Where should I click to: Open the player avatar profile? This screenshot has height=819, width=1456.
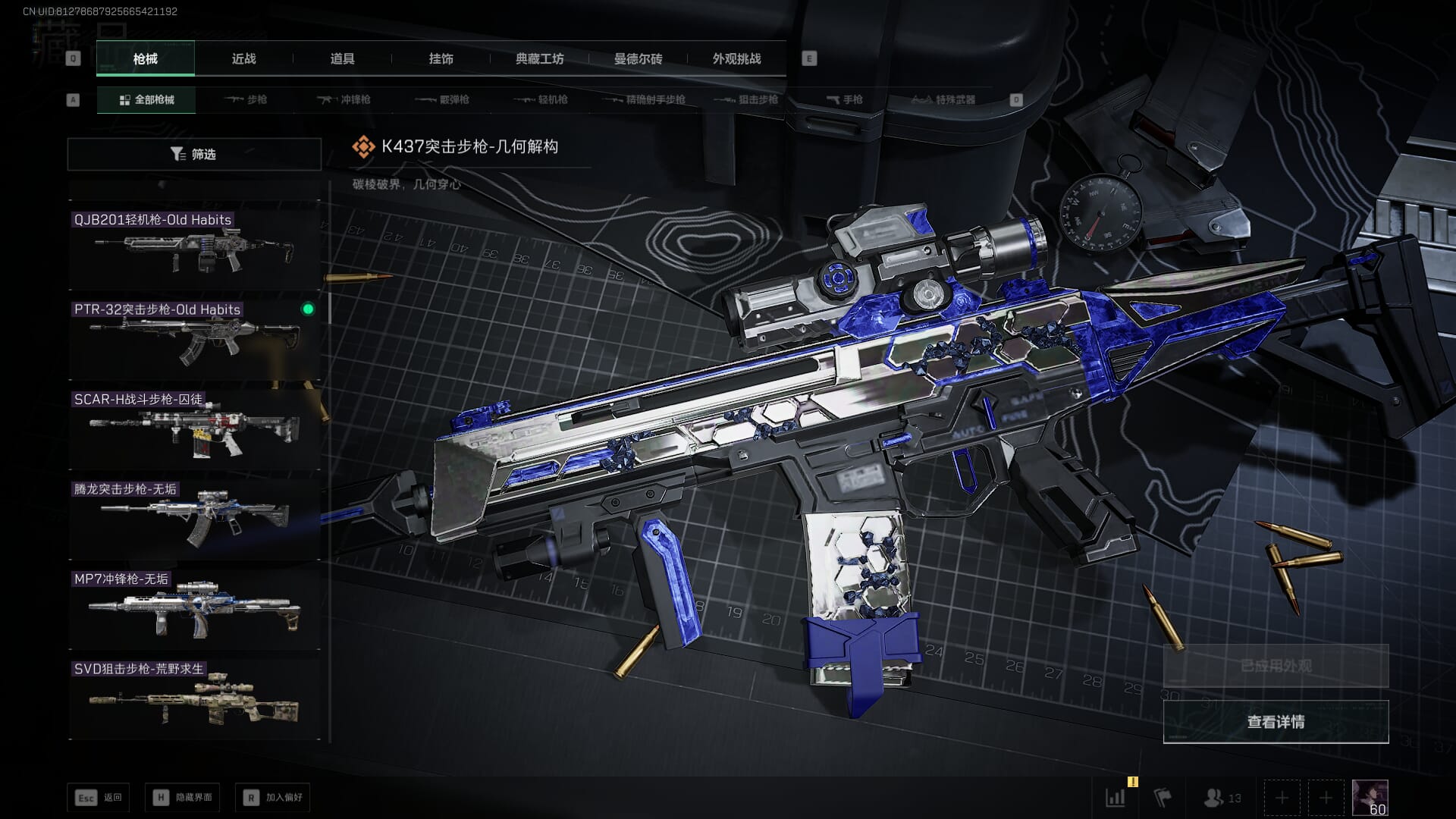[1370, 798]
